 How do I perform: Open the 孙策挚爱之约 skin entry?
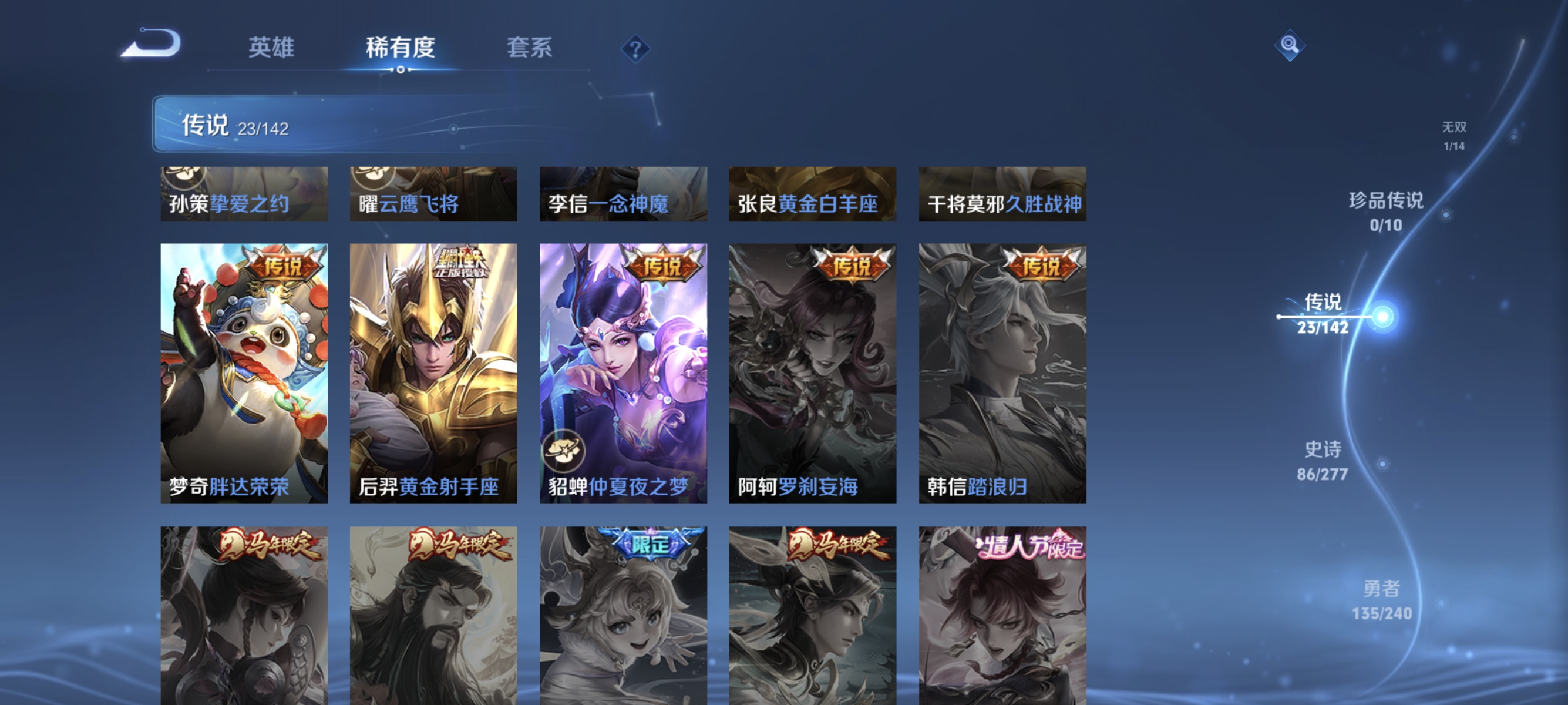tap(244, 195)
